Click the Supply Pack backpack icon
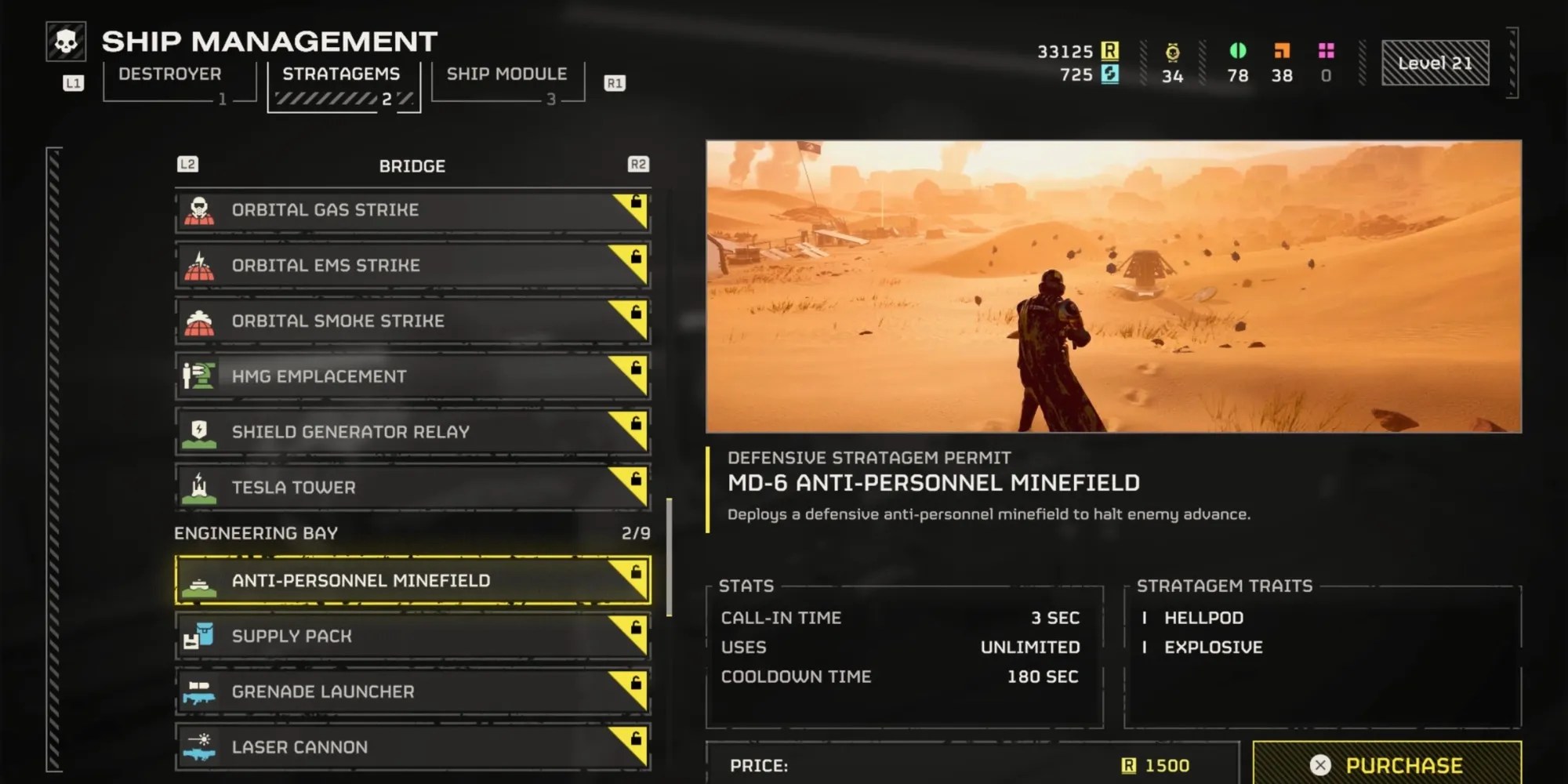 coord(199,636)
